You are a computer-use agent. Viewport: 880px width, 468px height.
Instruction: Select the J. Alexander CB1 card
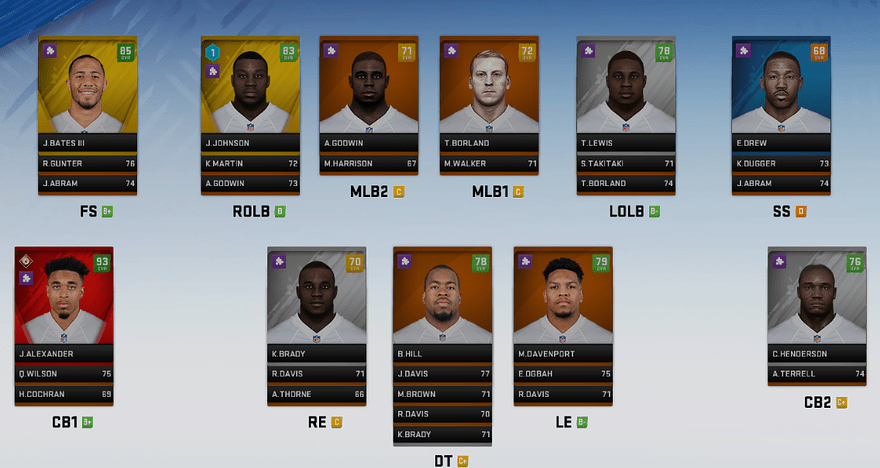point(64,298)
